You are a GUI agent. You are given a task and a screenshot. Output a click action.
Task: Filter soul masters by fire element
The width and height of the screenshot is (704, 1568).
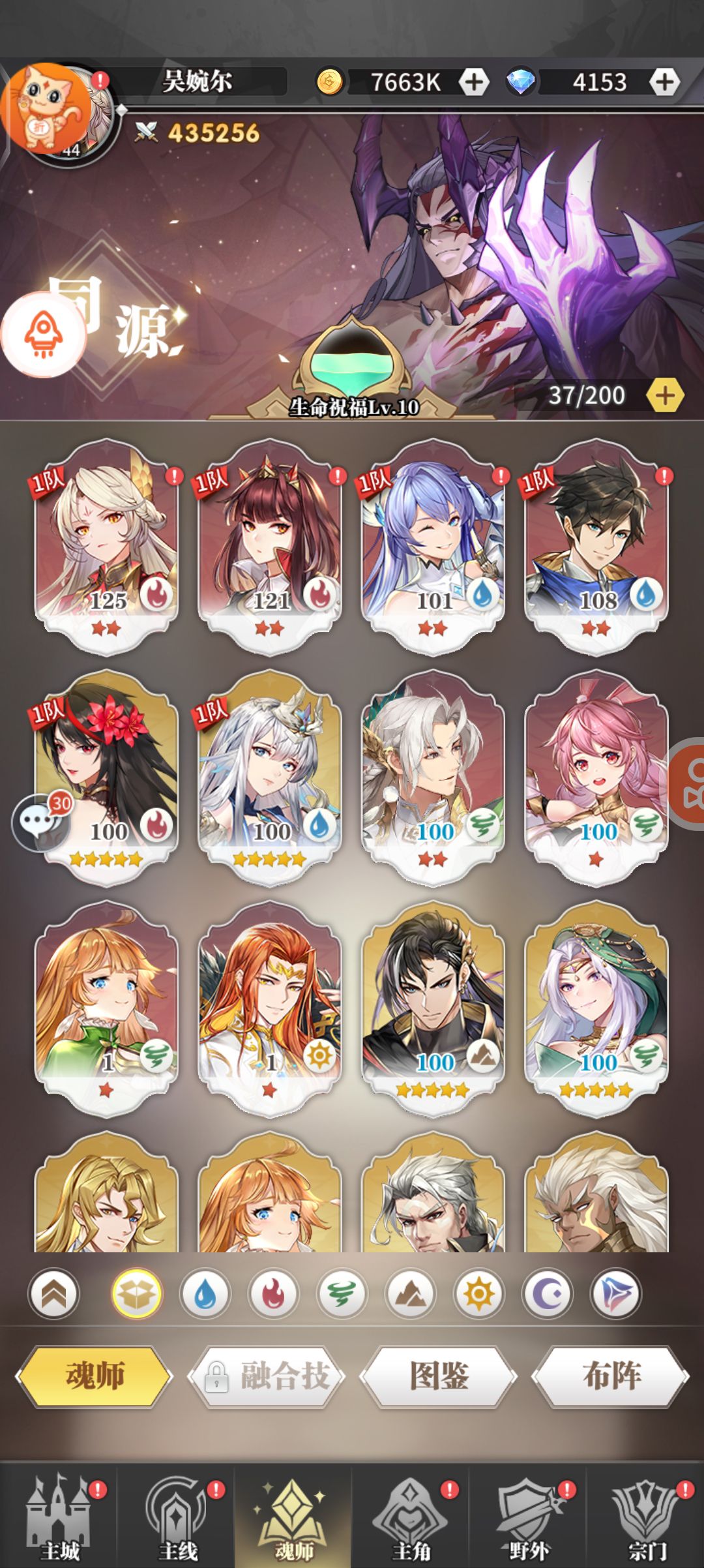[x=274, y=1293]
